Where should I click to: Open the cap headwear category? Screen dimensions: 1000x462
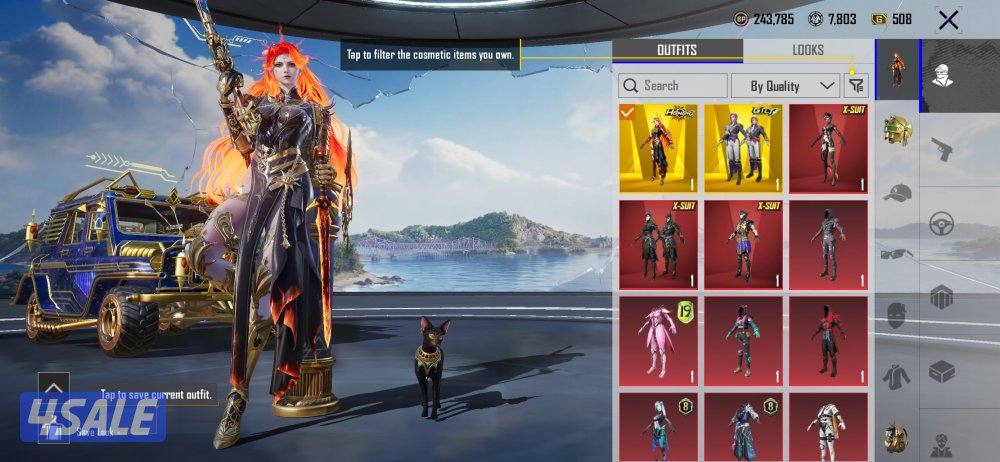coord(897,193)
